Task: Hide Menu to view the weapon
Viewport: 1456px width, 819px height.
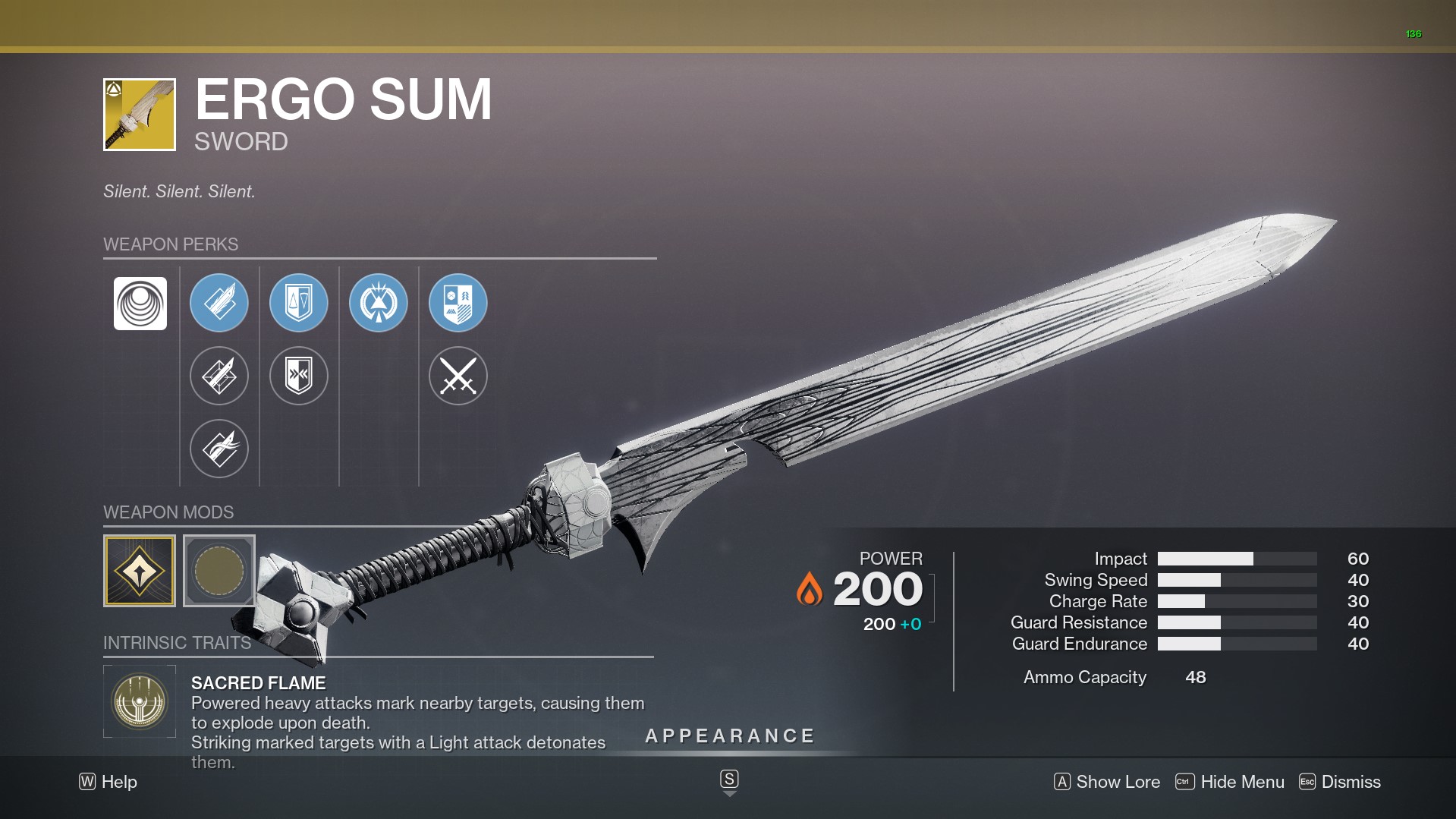Action: click(x=1230, y=782)
